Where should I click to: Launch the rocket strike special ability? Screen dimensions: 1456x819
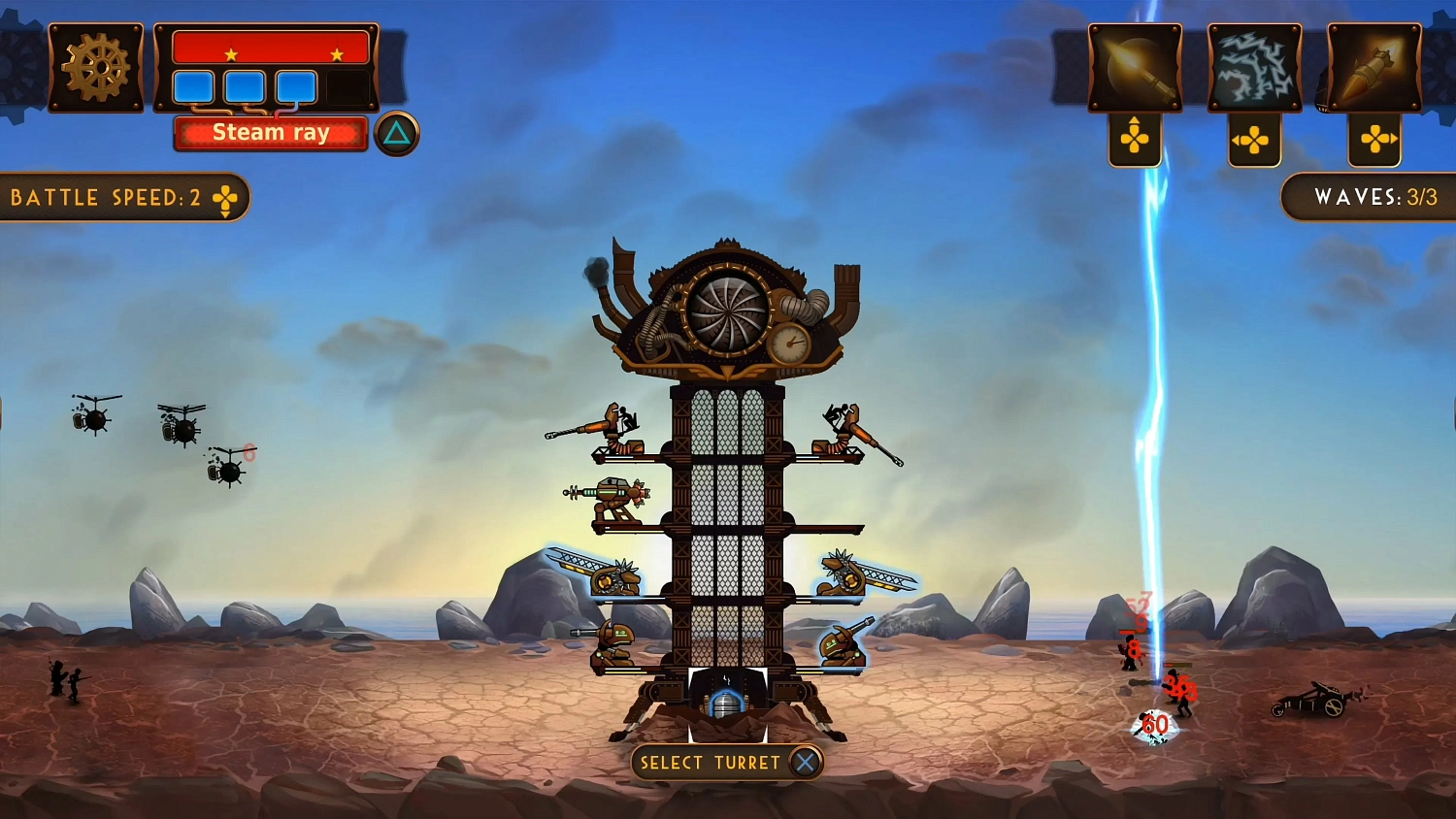point(1375,66)
